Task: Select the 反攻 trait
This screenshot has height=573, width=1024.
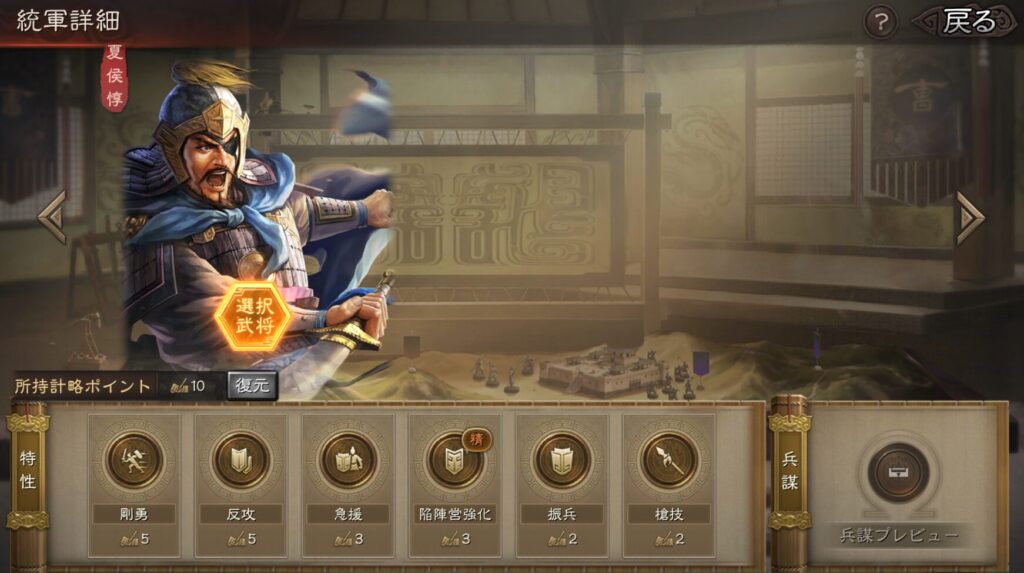Action: [241, 461]
